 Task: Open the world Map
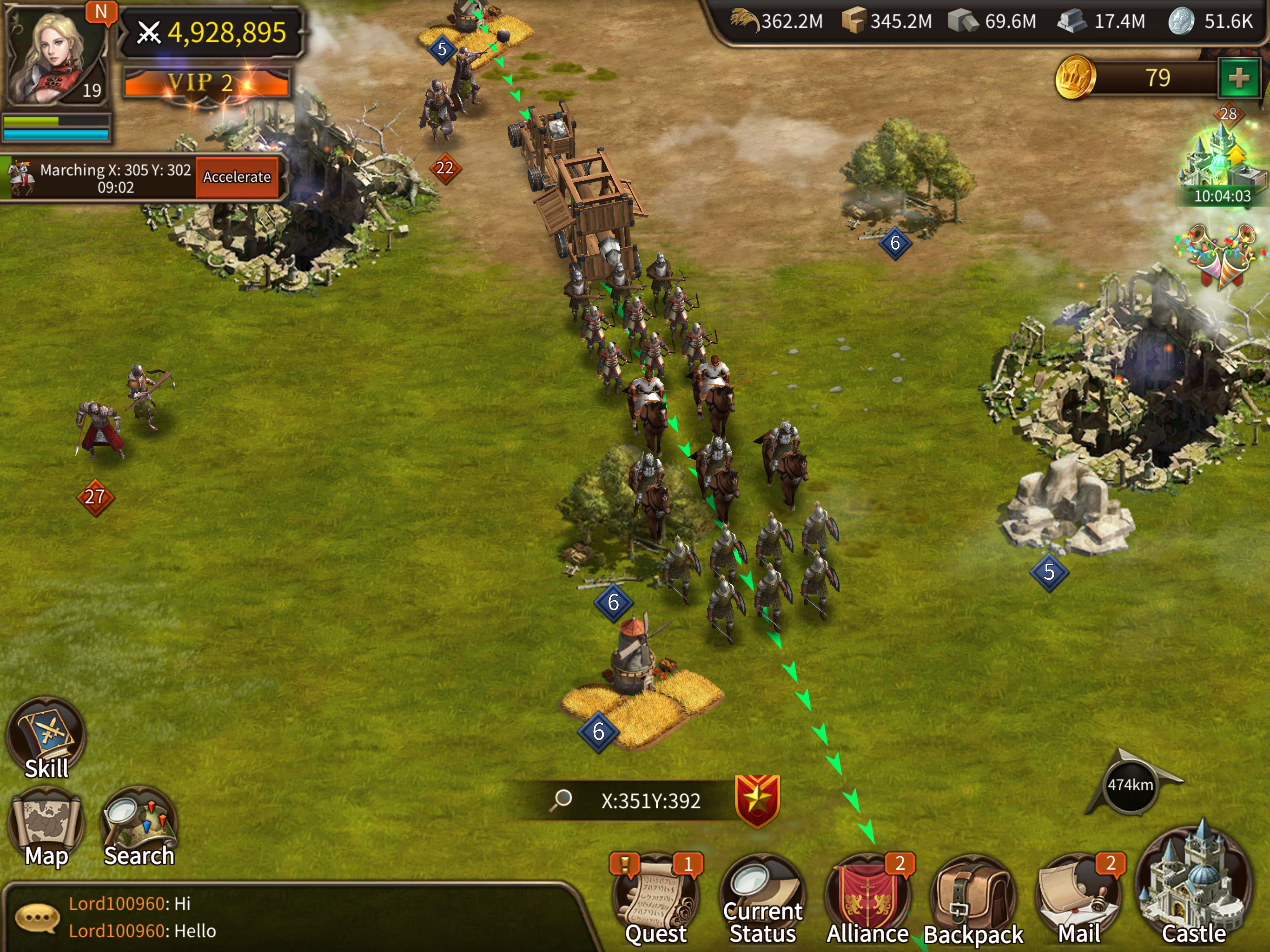pos(46,827)
